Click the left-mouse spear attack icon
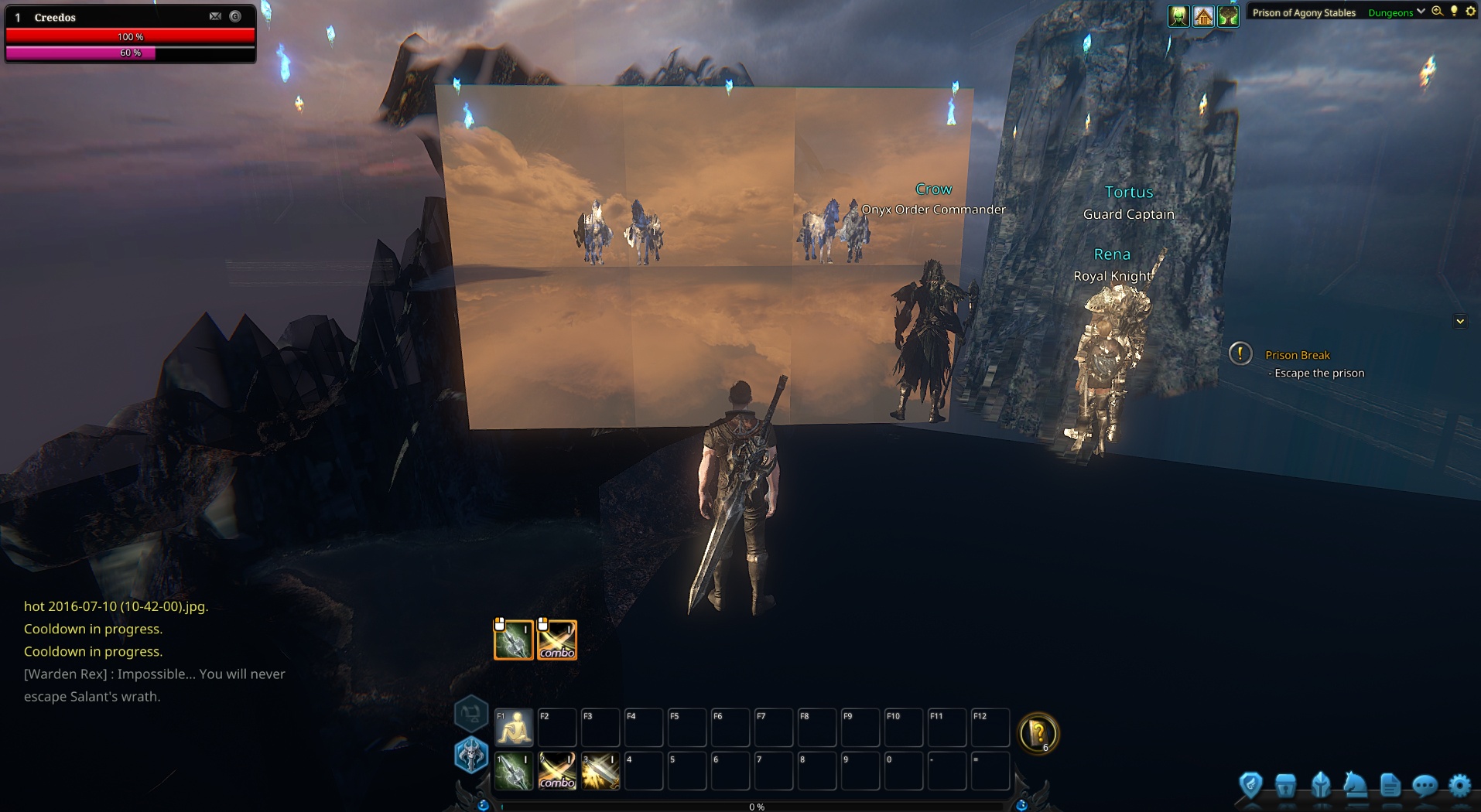Screen dimensions: 1481x812 (x=514, y=640)
